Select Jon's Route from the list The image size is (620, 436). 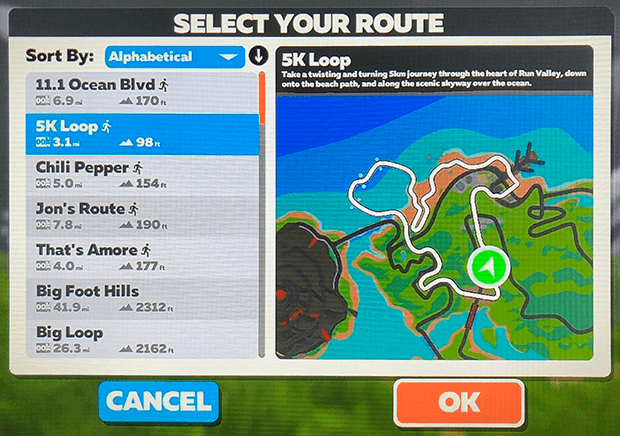click(x=140, y=217)
